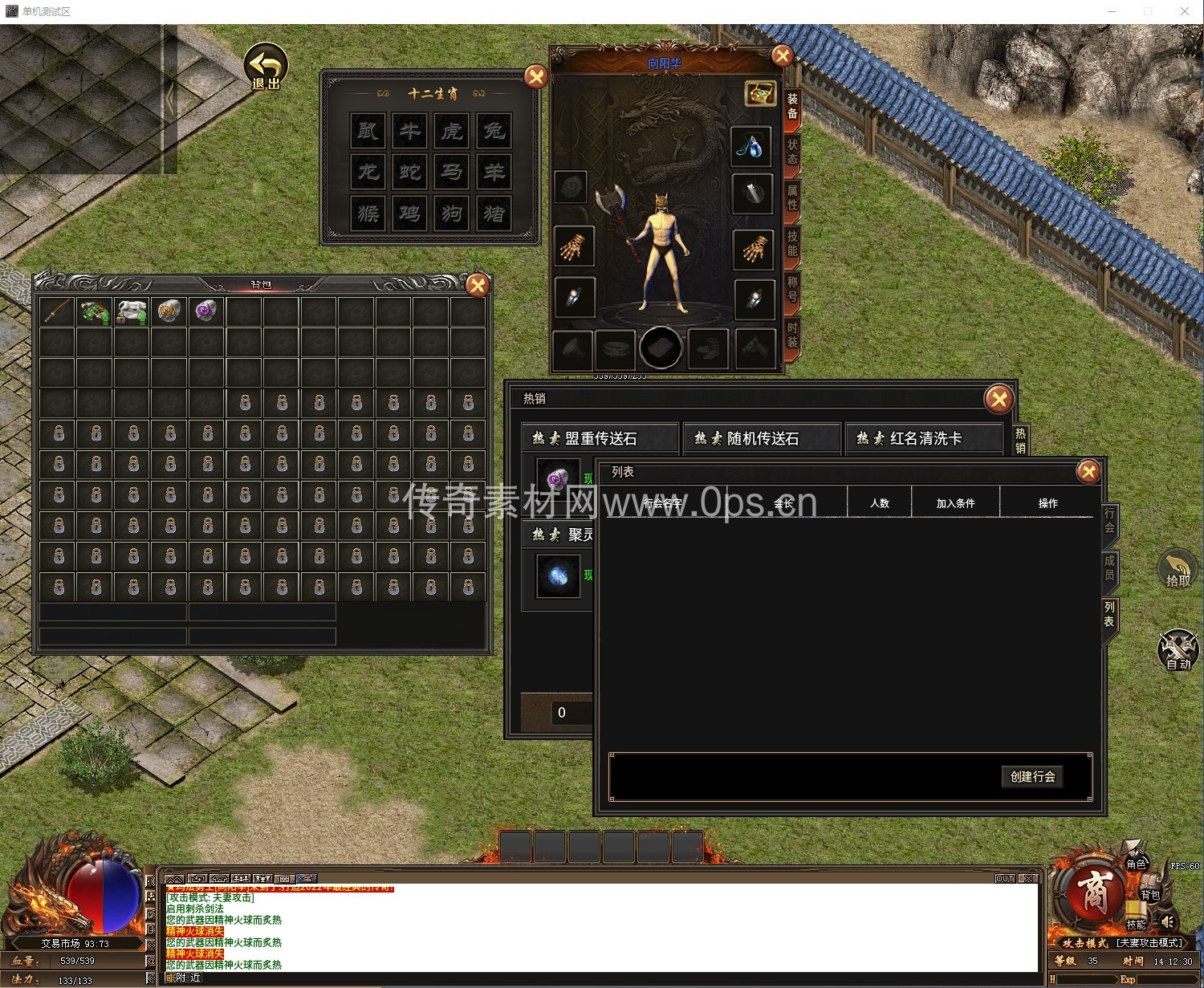This screenshot has height=988, width=1204.
Task: Select the sword item in the backpack
Action: pyautogui.click(x=58, y=311)
